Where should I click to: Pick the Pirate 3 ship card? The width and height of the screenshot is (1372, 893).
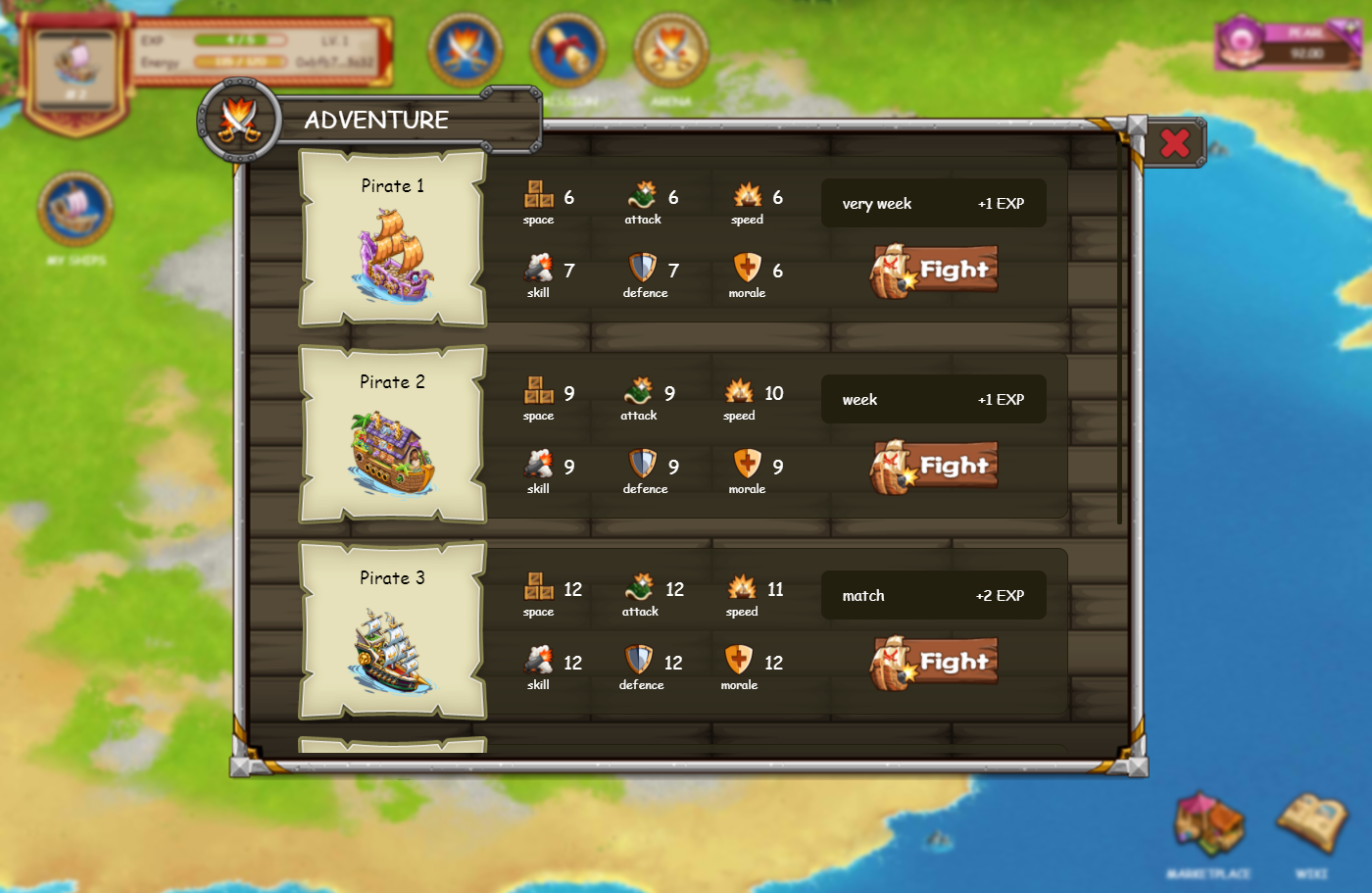(x=393, y=631)
